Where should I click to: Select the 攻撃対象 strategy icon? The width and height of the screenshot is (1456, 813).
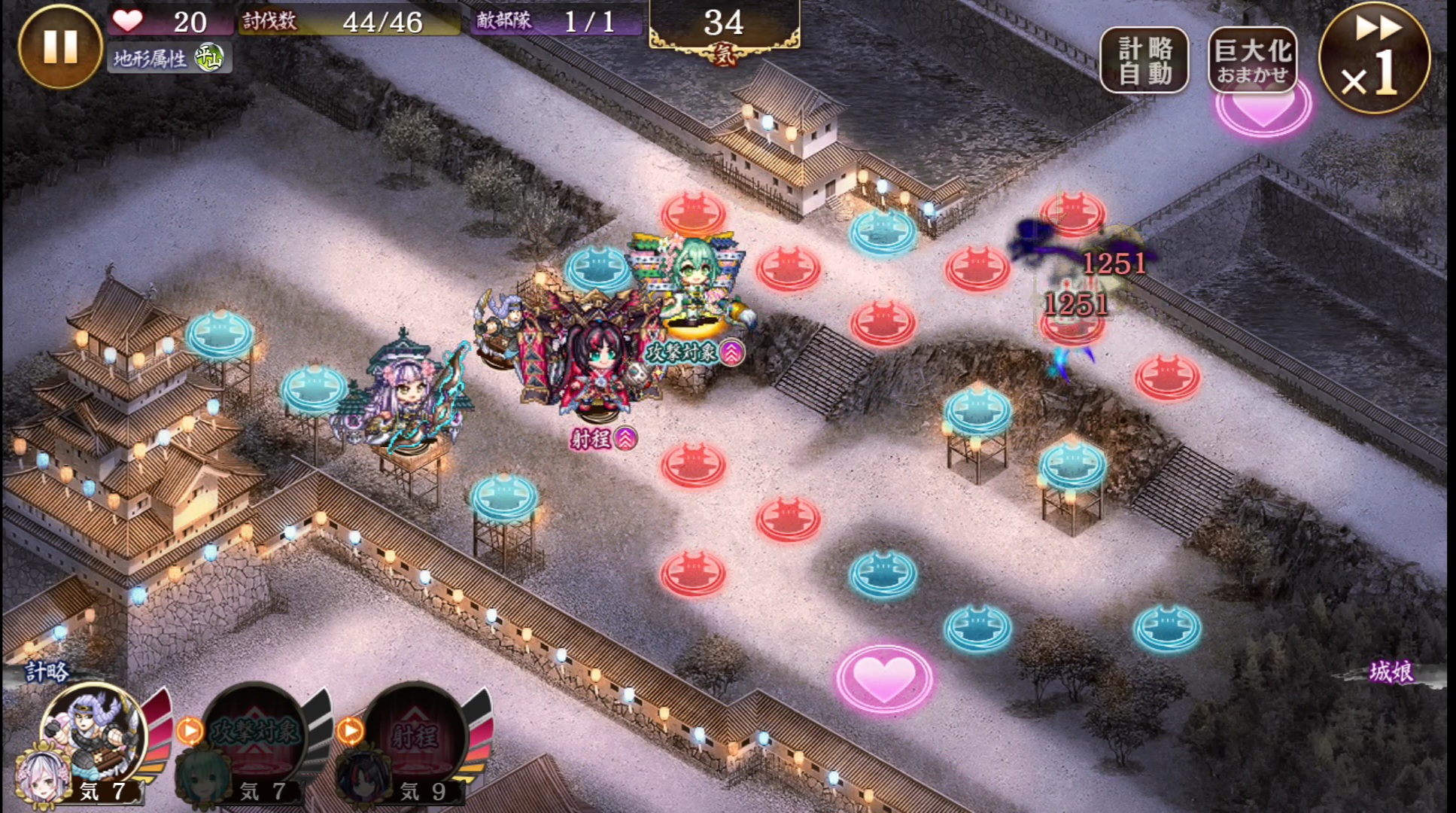pos(254,734)
